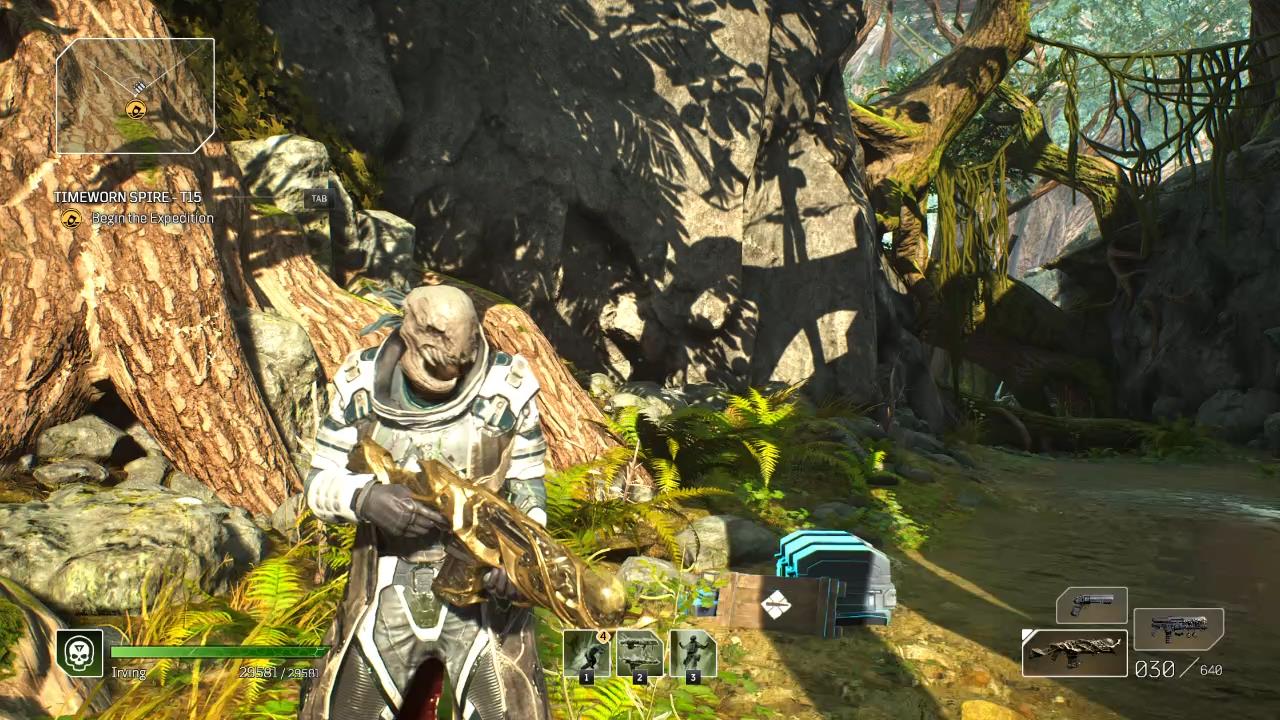Open the Timeworn Spire - T15 expedition tracker

(x=127, y=197)
